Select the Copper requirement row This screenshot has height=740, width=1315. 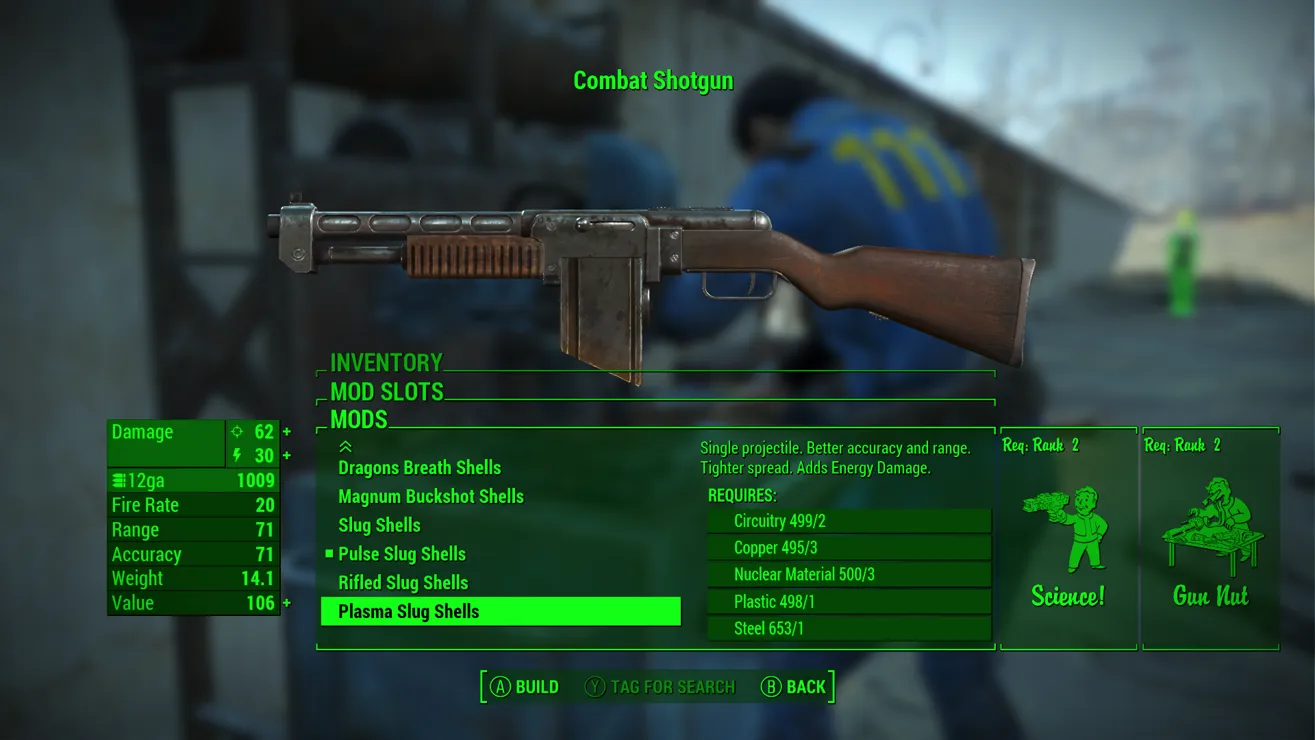[849, 548]
